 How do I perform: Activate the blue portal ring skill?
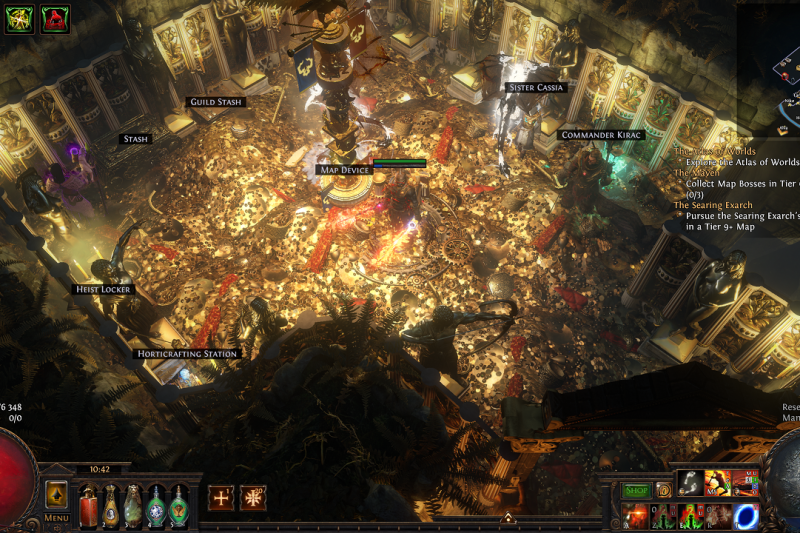coord(747,516)
